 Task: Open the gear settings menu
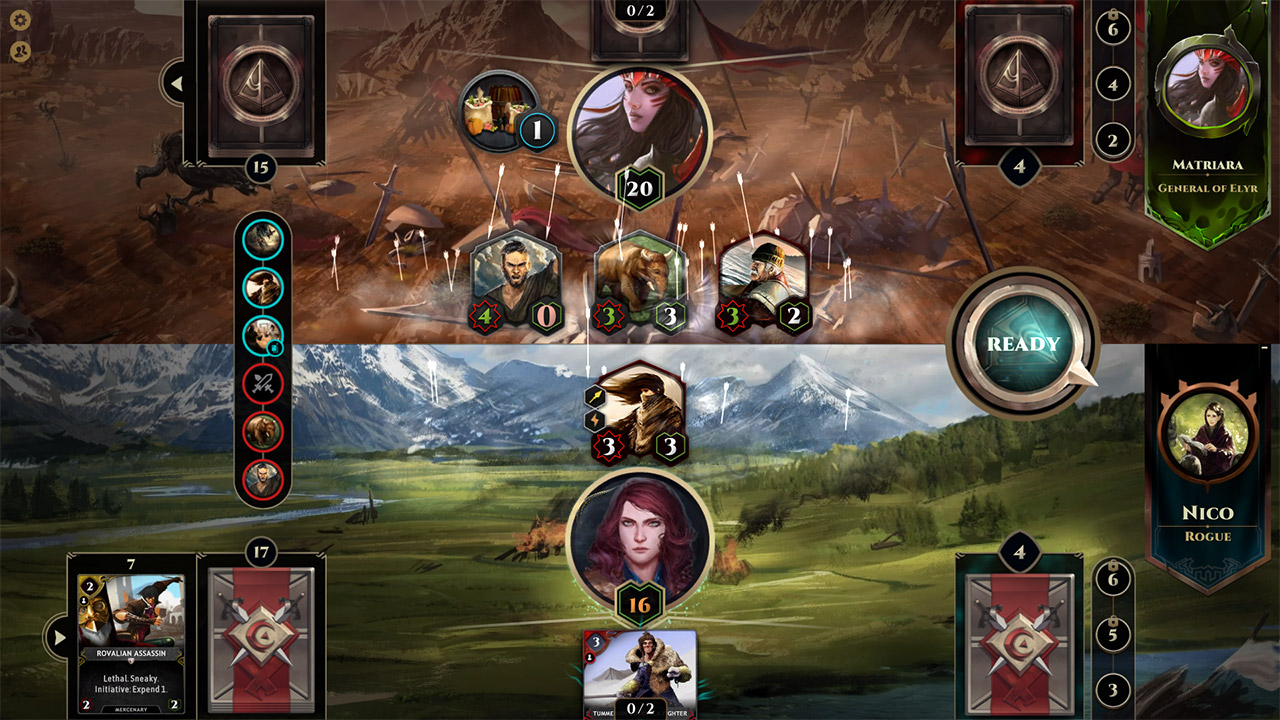point(20,20)
